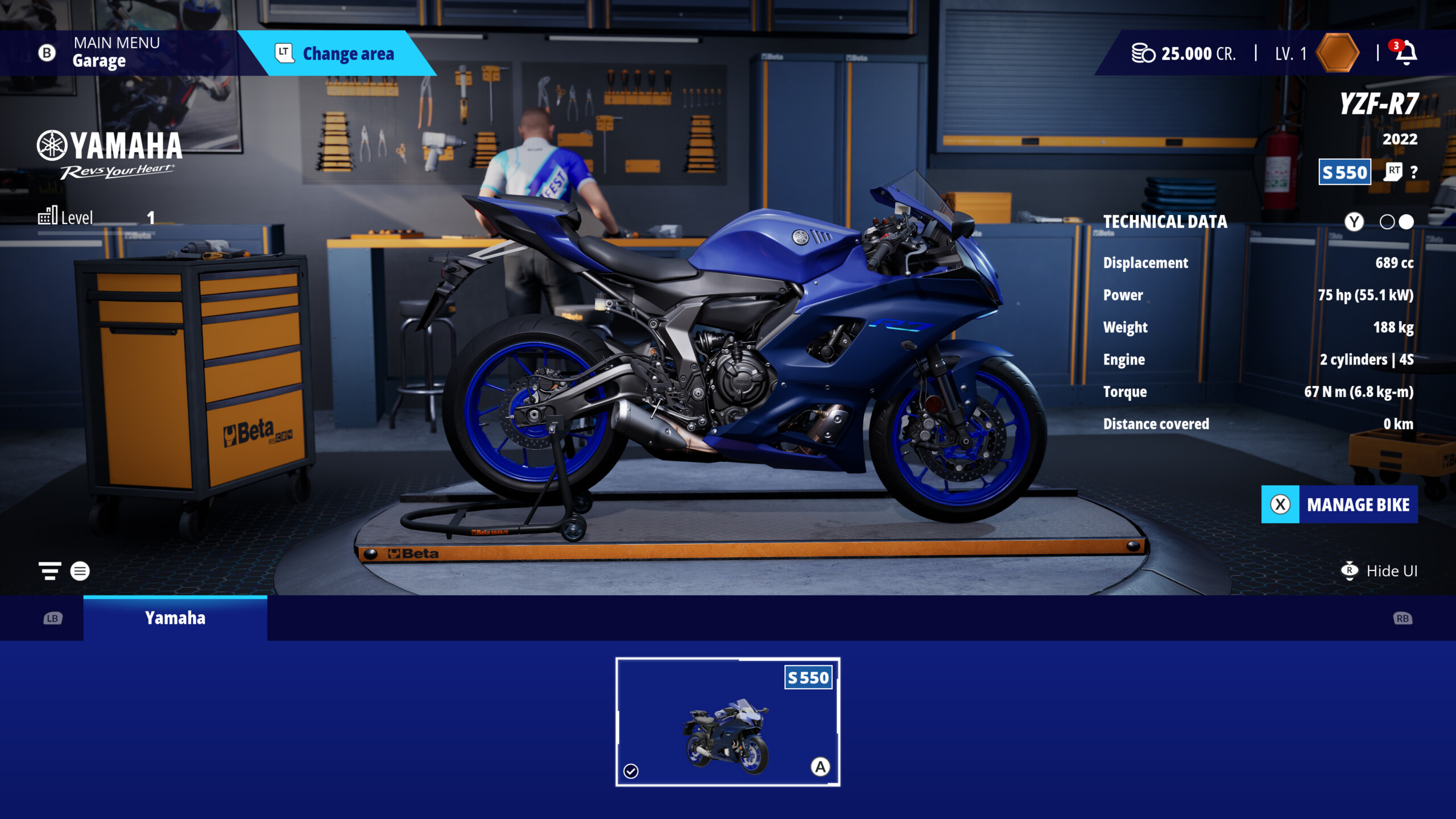This screenshot has height=819, width=1456.
Task: Click the level badge next to LV. 1
Action: click(x=1337, y=53)
